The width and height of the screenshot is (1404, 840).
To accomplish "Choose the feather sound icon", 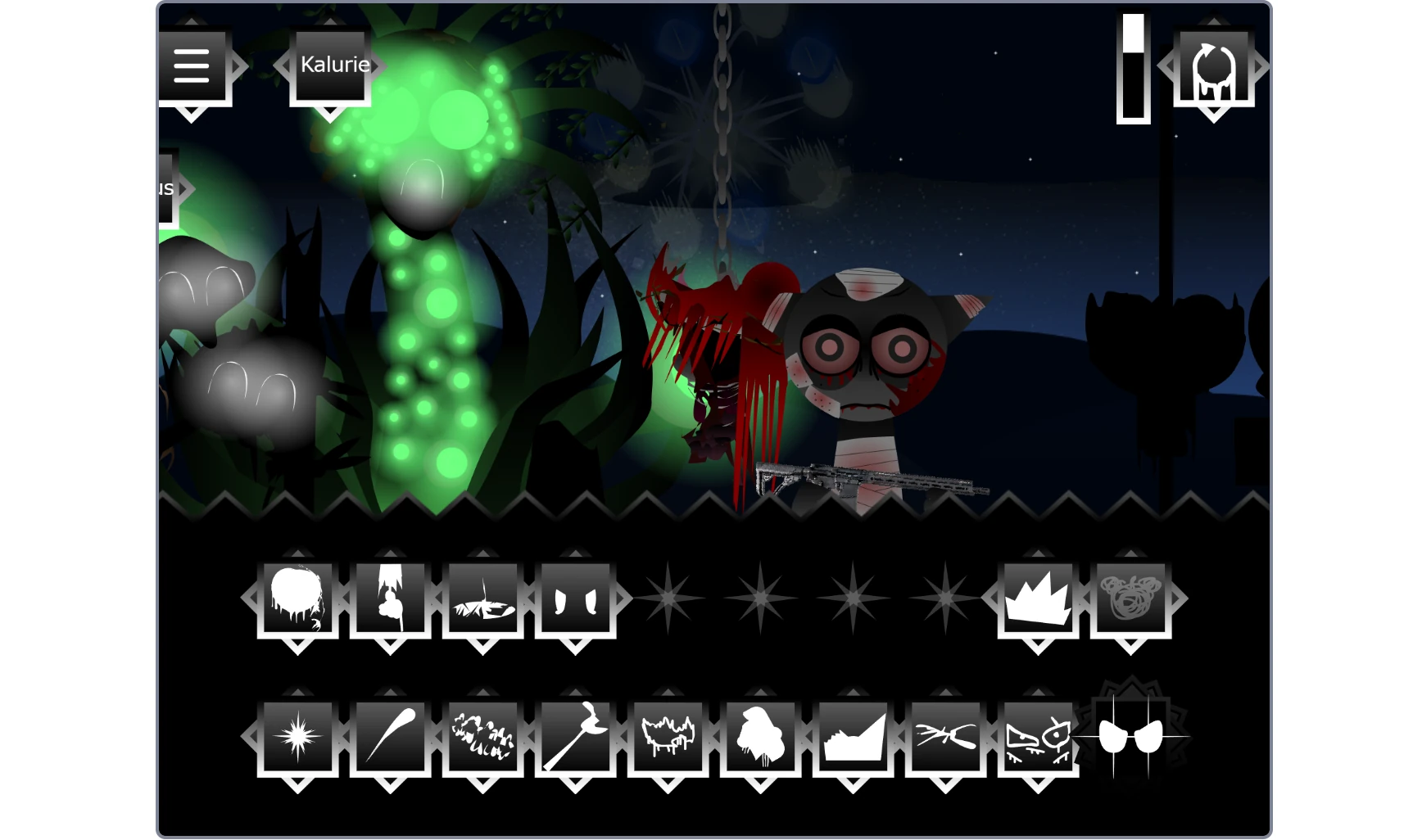I will click(x=483, y=598).
